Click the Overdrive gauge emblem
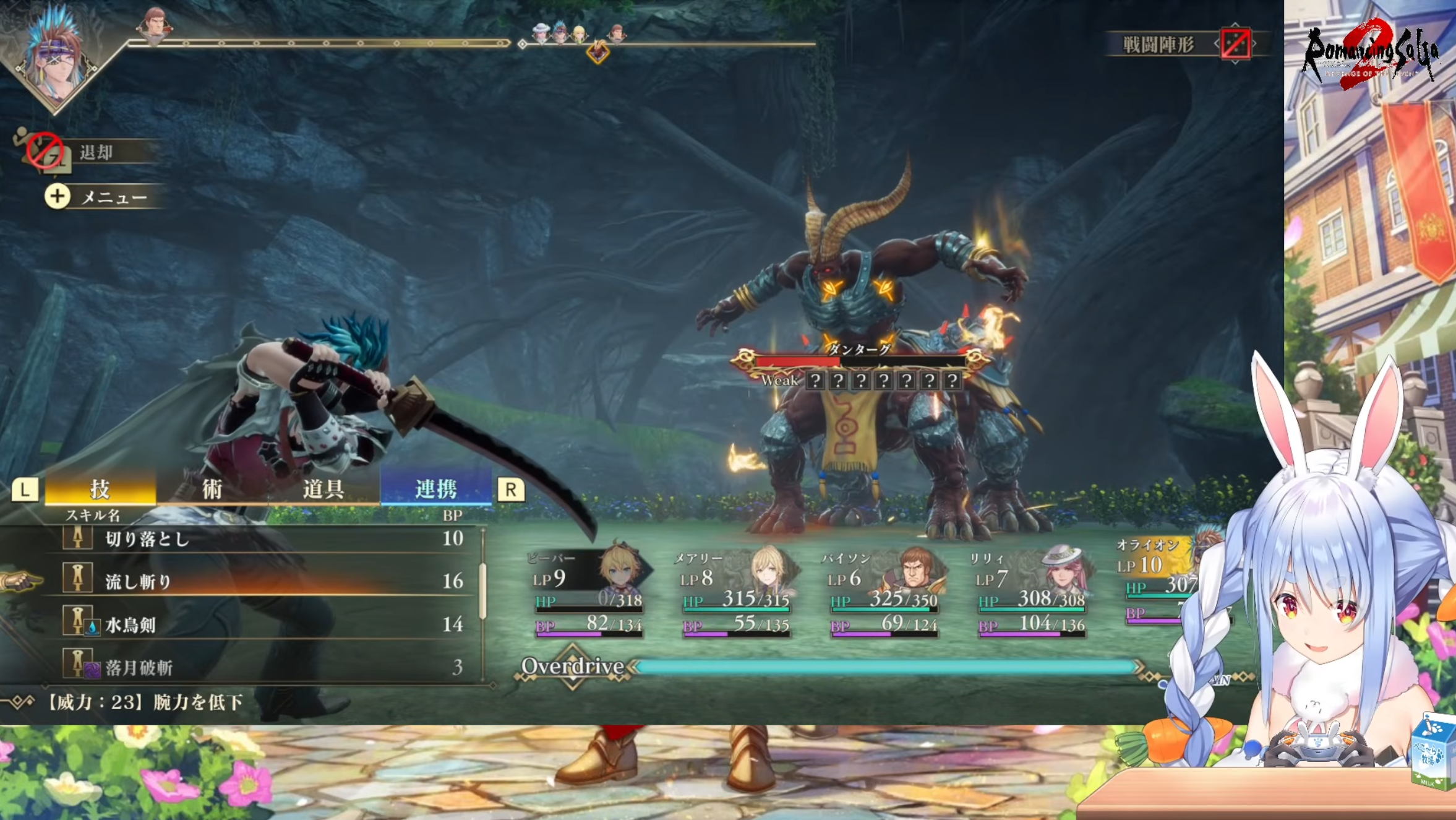Image resolution: width=1456 pixels, height=820 pixels. 572,667
